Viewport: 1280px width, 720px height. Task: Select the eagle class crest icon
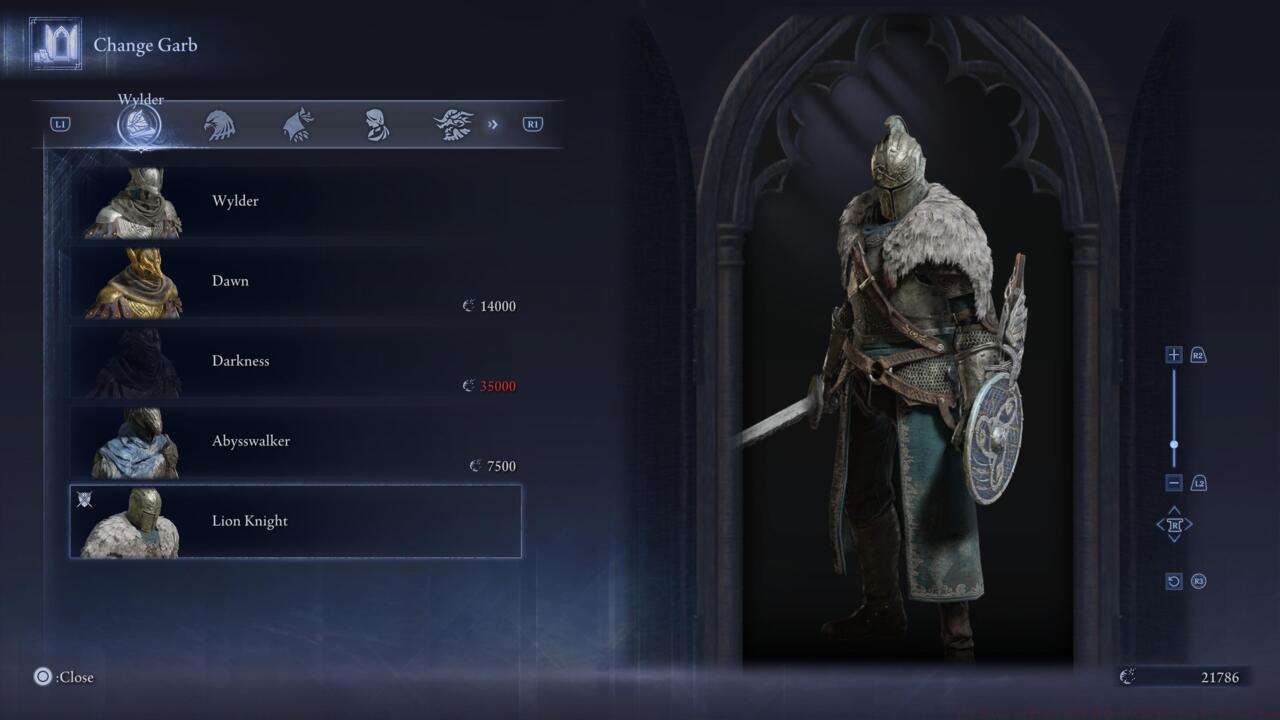221,123
